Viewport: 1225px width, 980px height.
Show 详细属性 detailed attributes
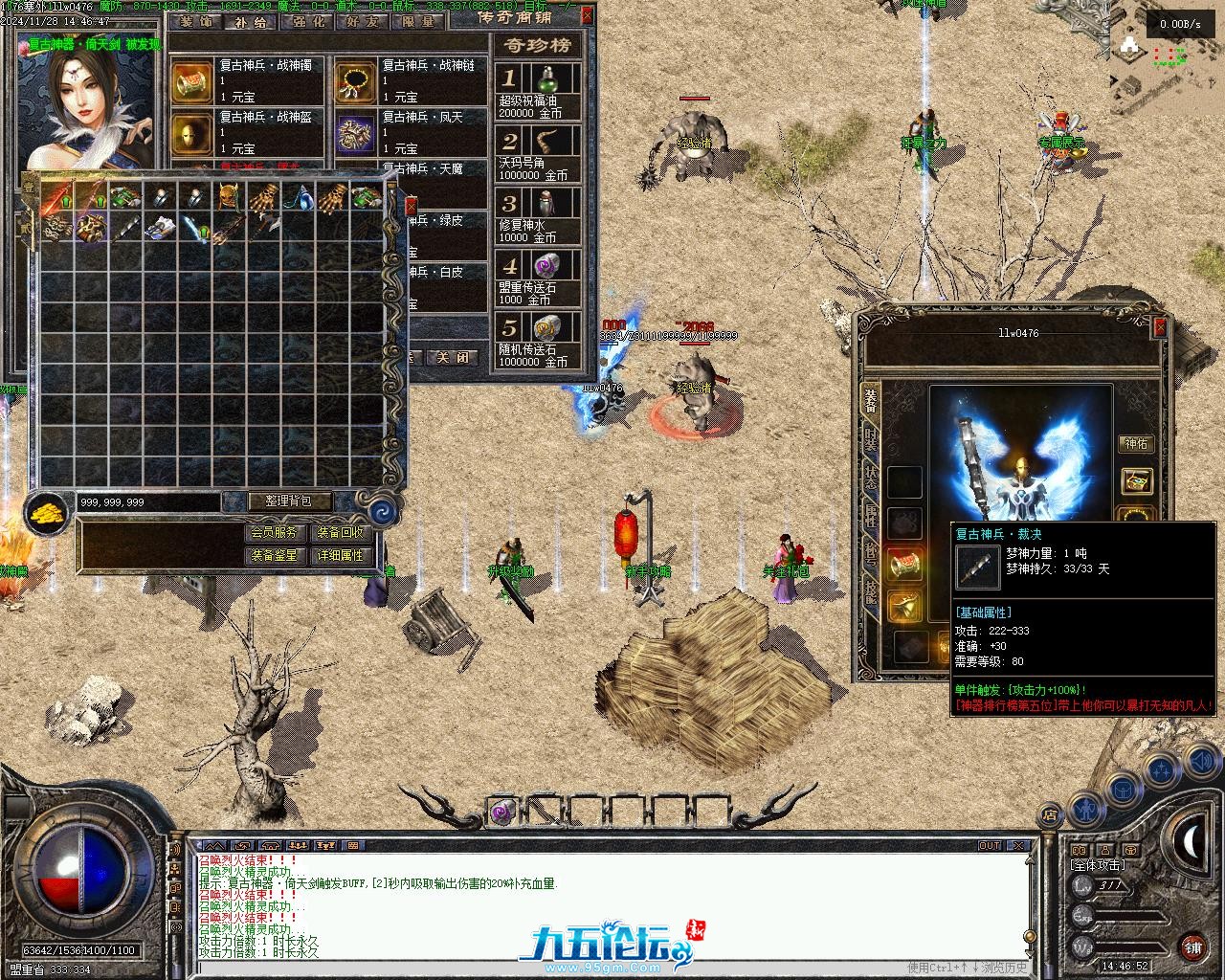point(341,555)
